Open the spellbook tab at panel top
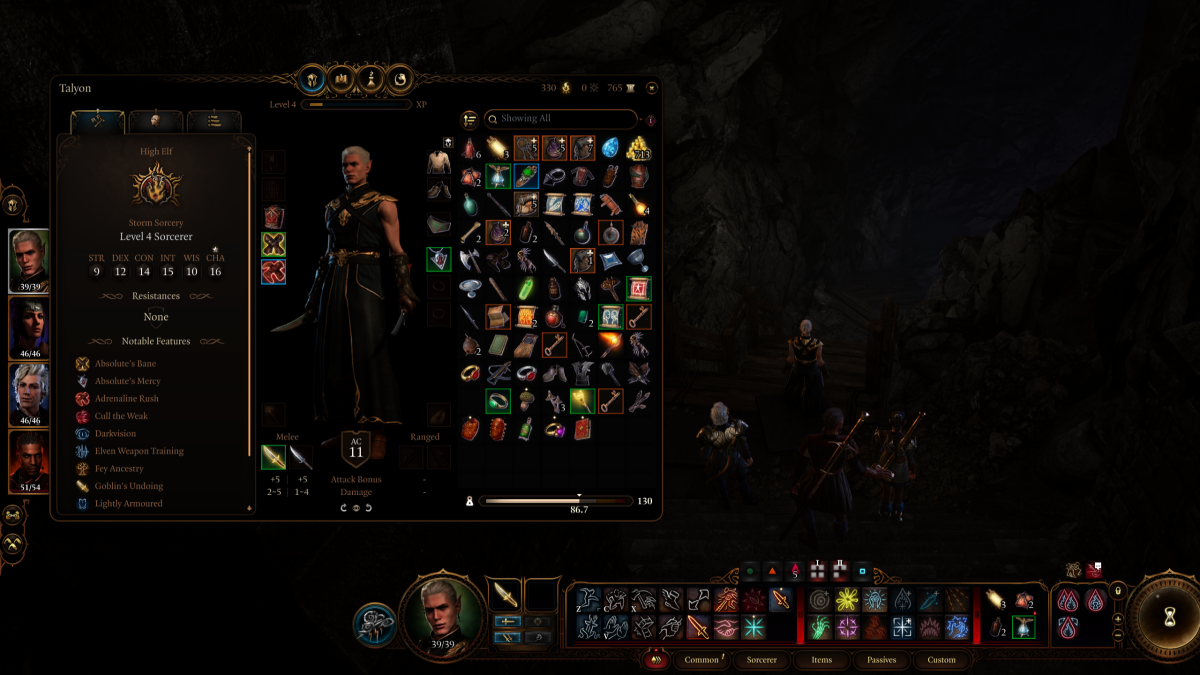The width and height of the screenshot is (1200, 675). (341, 78)
